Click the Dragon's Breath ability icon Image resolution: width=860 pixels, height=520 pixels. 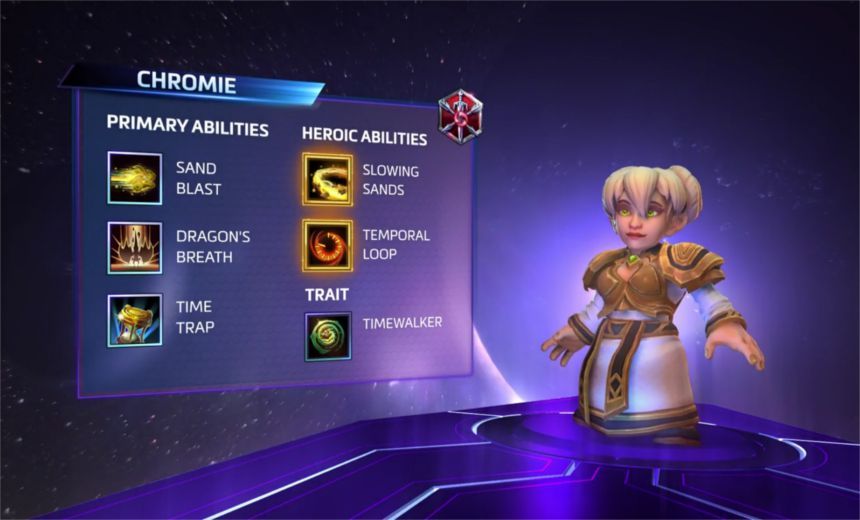(135, 247)
